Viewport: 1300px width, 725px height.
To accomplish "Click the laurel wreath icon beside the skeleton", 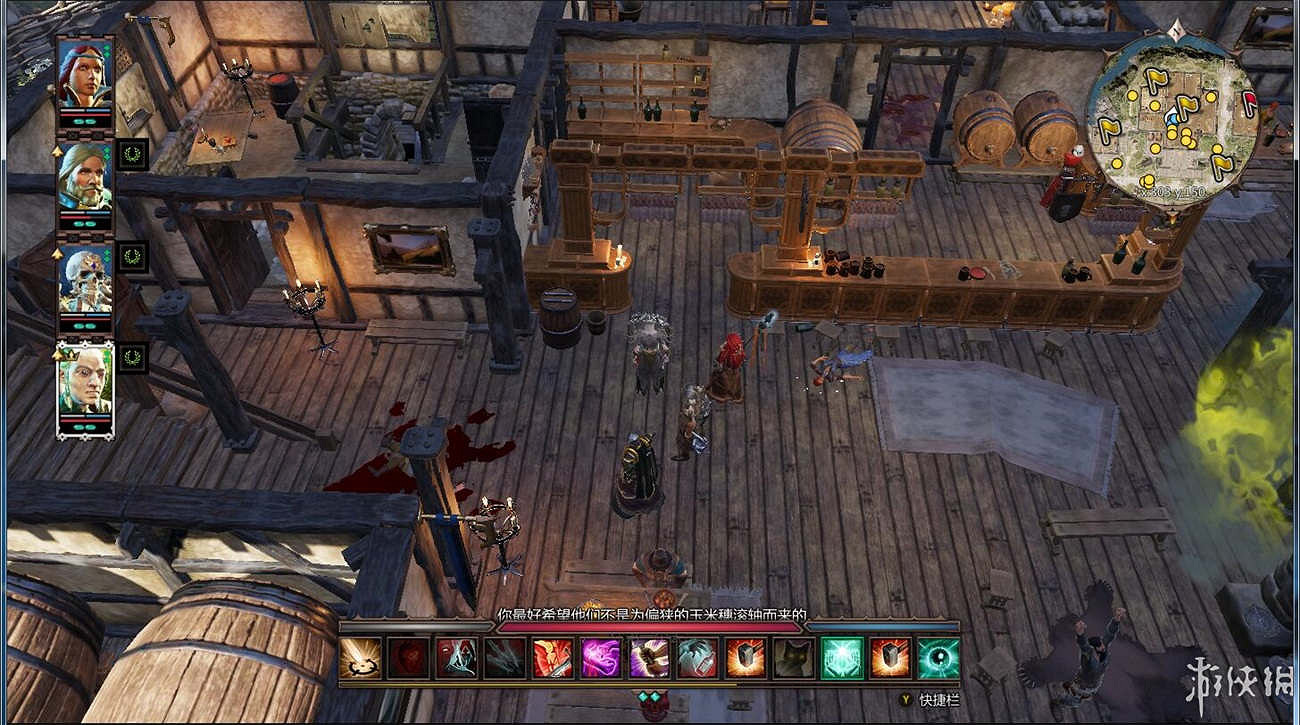I will click(x=132, y=256).
